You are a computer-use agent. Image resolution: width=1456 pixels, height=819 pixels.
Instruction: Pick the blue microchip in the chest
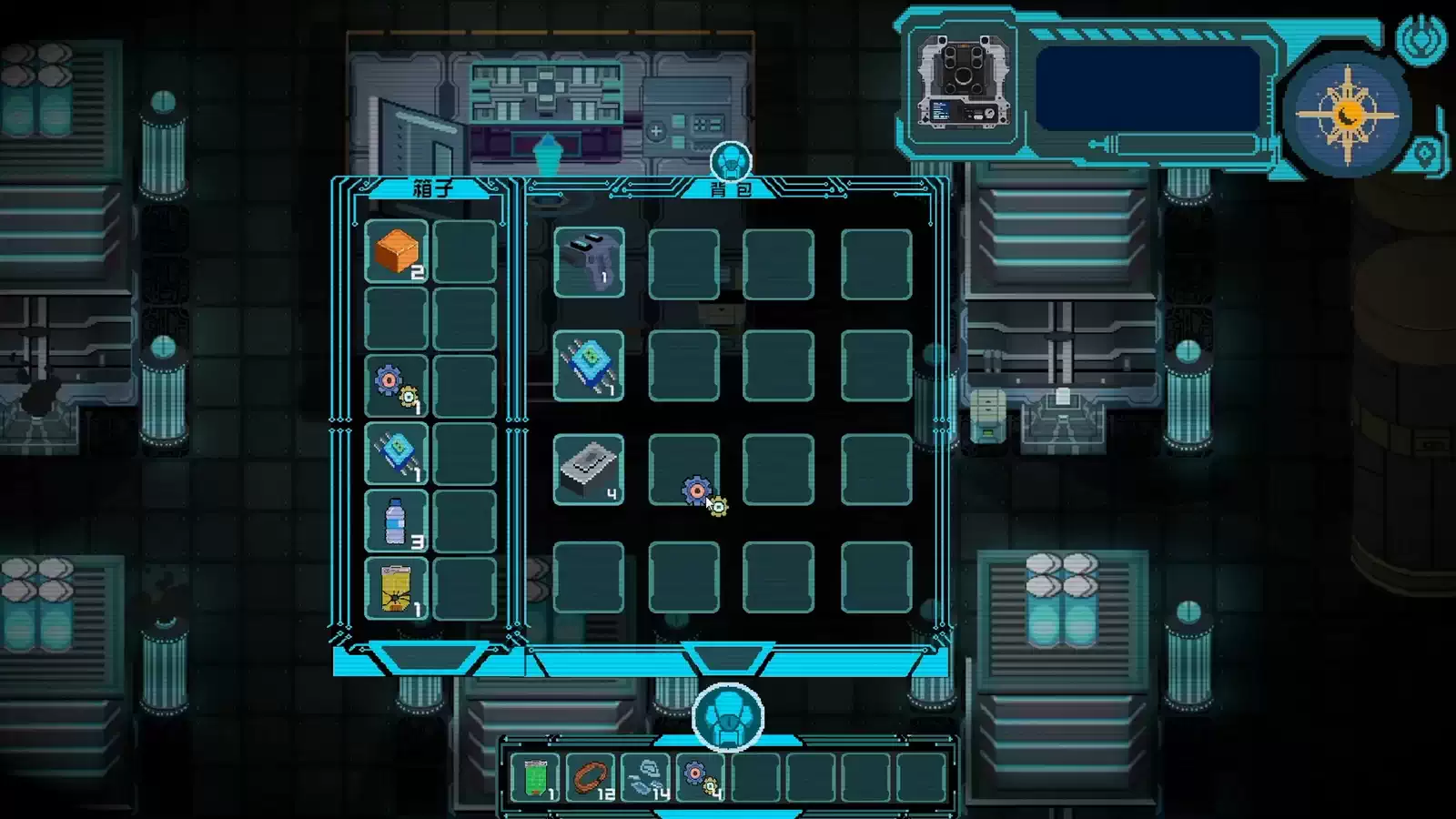[397, 453]
